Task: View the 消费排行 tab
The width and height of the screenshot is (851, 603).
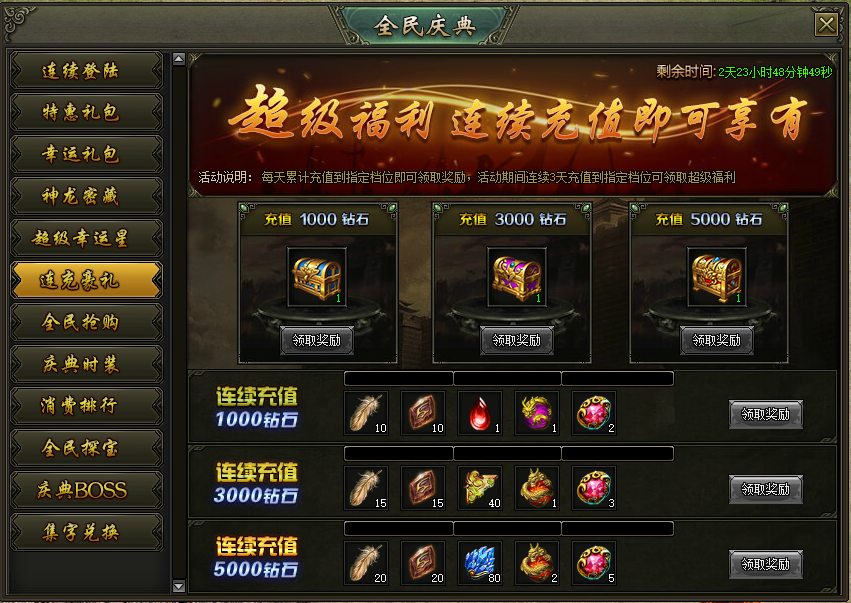Action: [x=86, y=405]
